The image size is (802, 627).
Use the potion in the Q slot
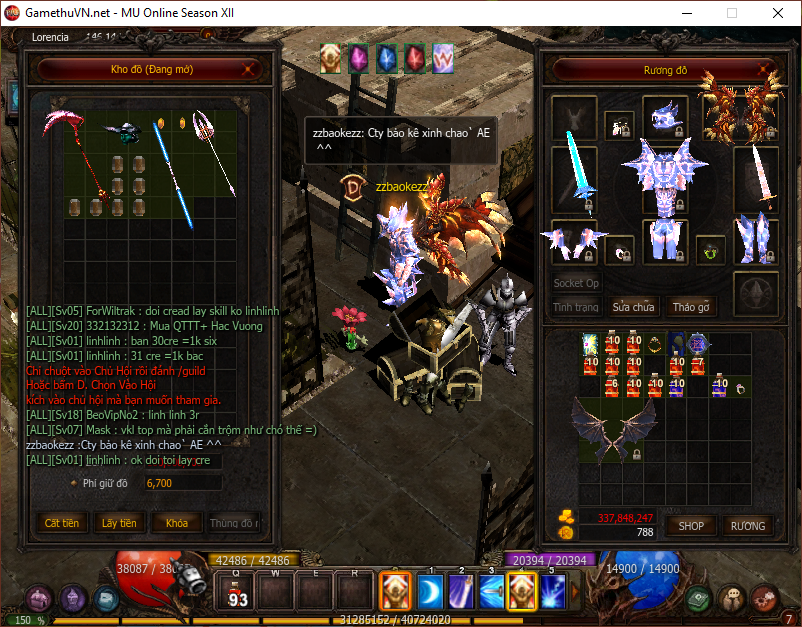point(238,594)
